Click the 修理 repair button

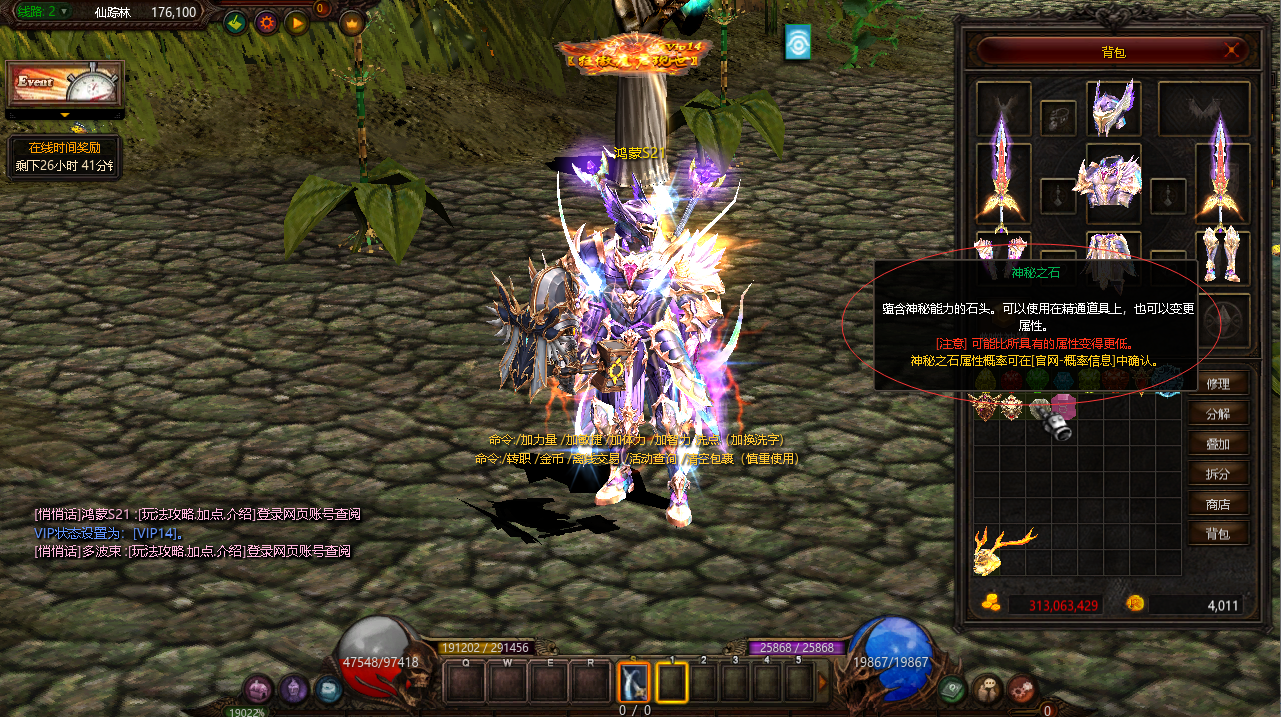click(x=1218, y=384)
